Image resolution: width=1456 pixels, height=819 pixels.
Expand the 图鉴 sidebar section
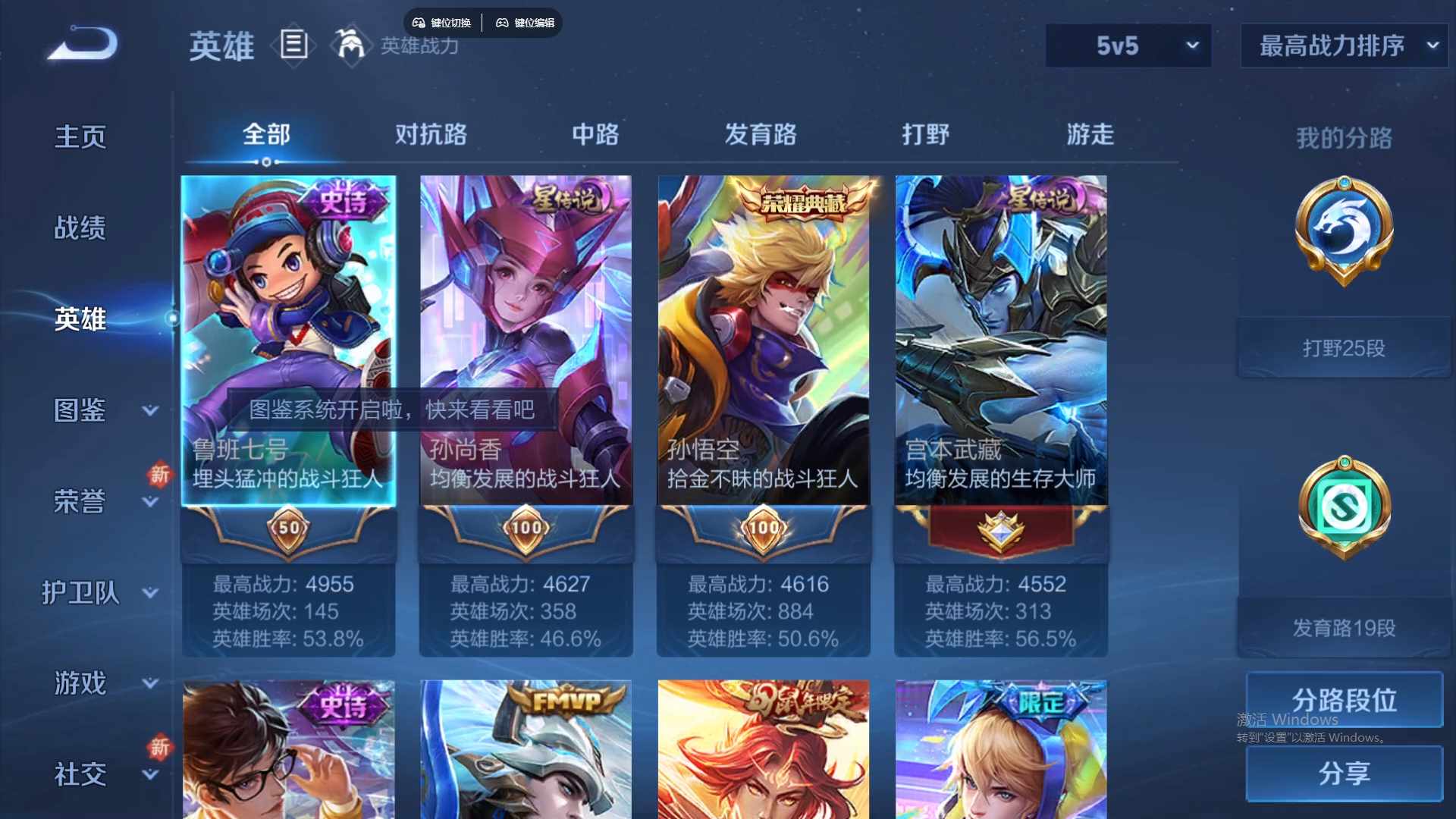pyautogui.click(x=83, y=409)
